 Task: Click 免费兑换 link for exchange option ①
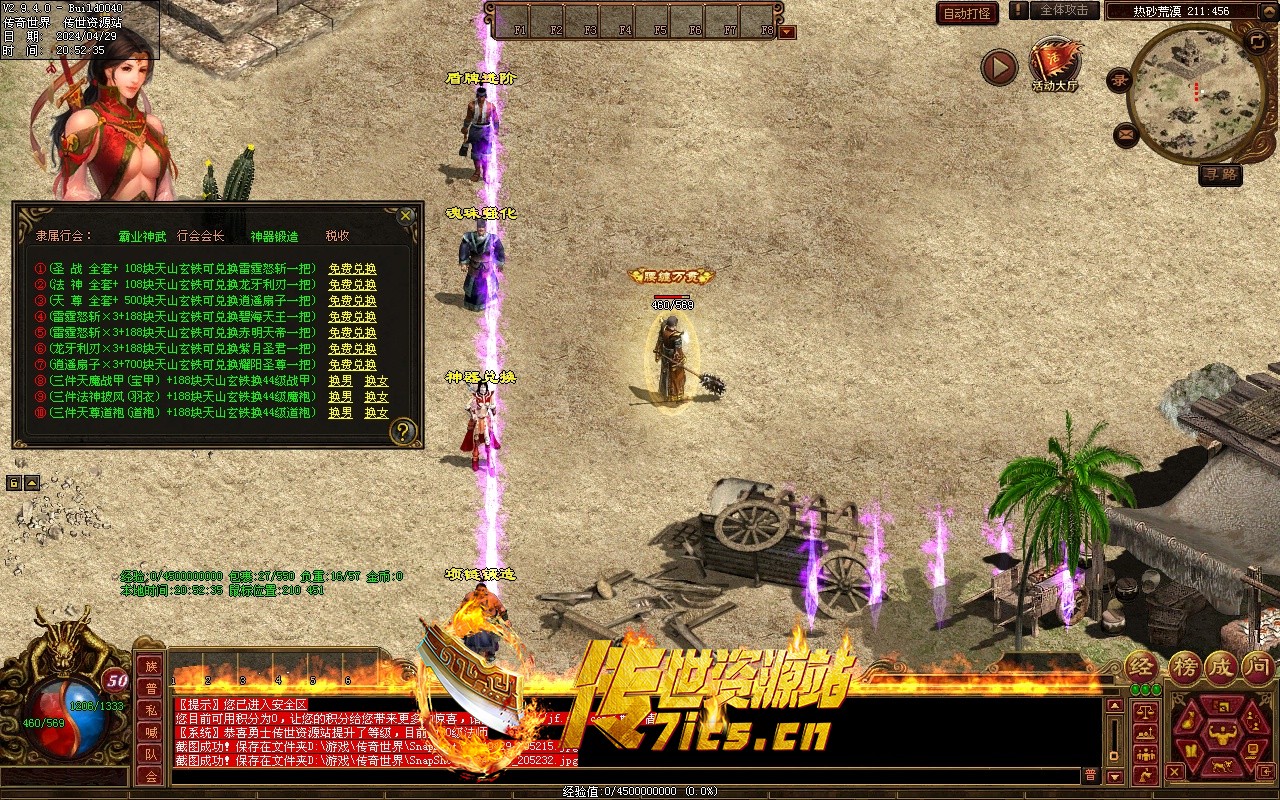pos(352,269)
